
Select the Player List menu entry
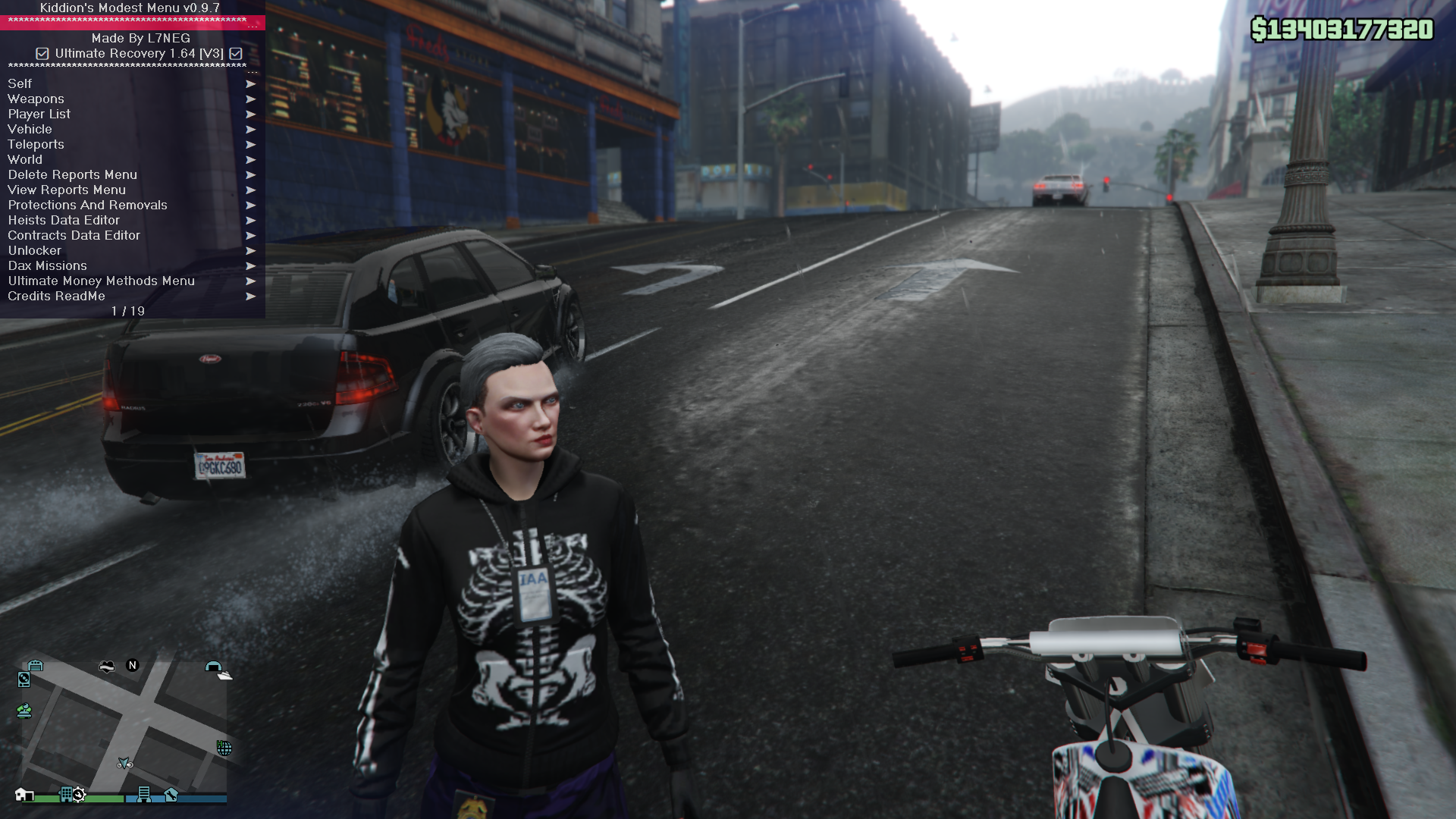pyautogui.click(x=39, y=114)
